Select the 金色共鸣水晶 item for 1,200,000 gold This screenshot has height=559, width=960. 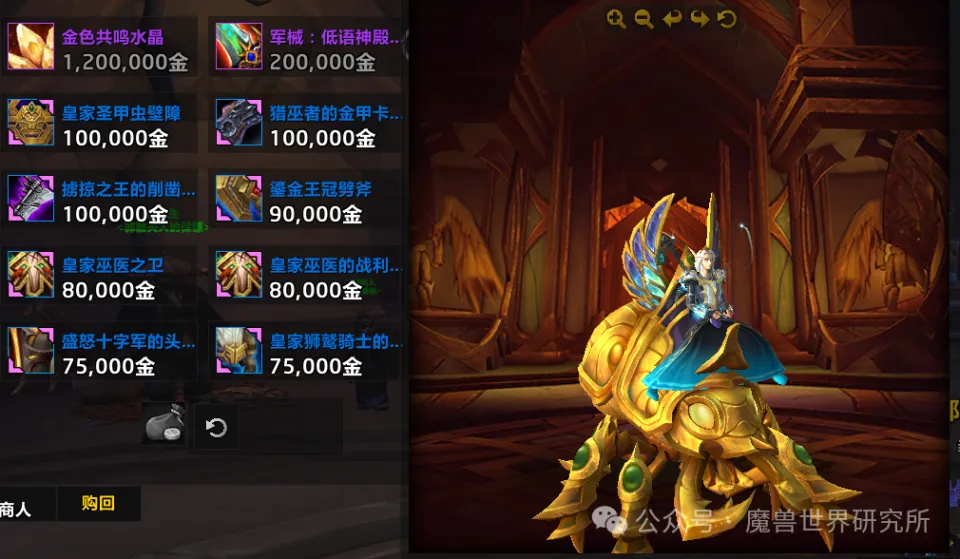pos(31,46)
